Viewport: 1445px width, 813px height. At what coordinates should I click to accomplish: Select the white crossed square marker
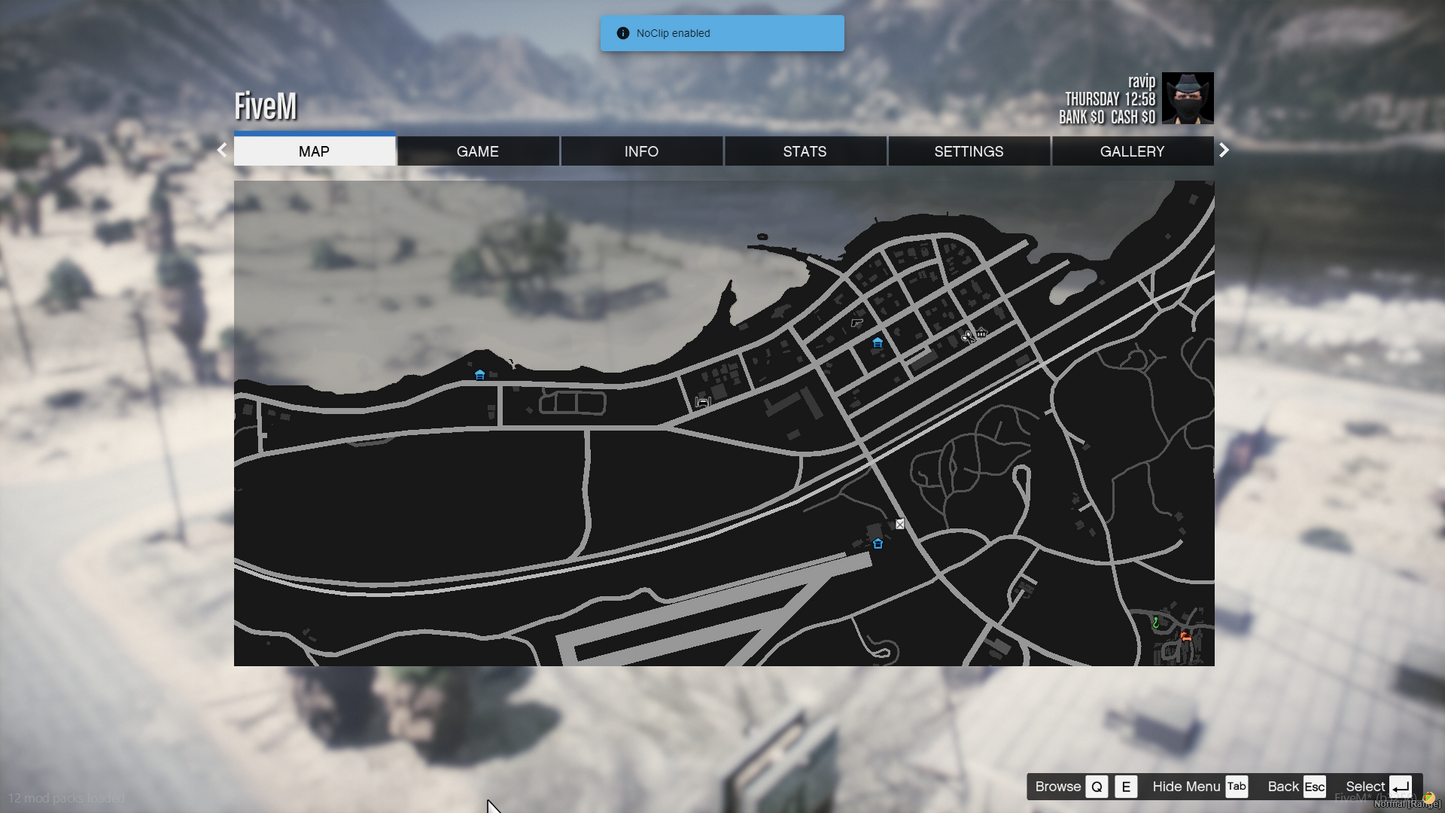(x=900, y=524)
